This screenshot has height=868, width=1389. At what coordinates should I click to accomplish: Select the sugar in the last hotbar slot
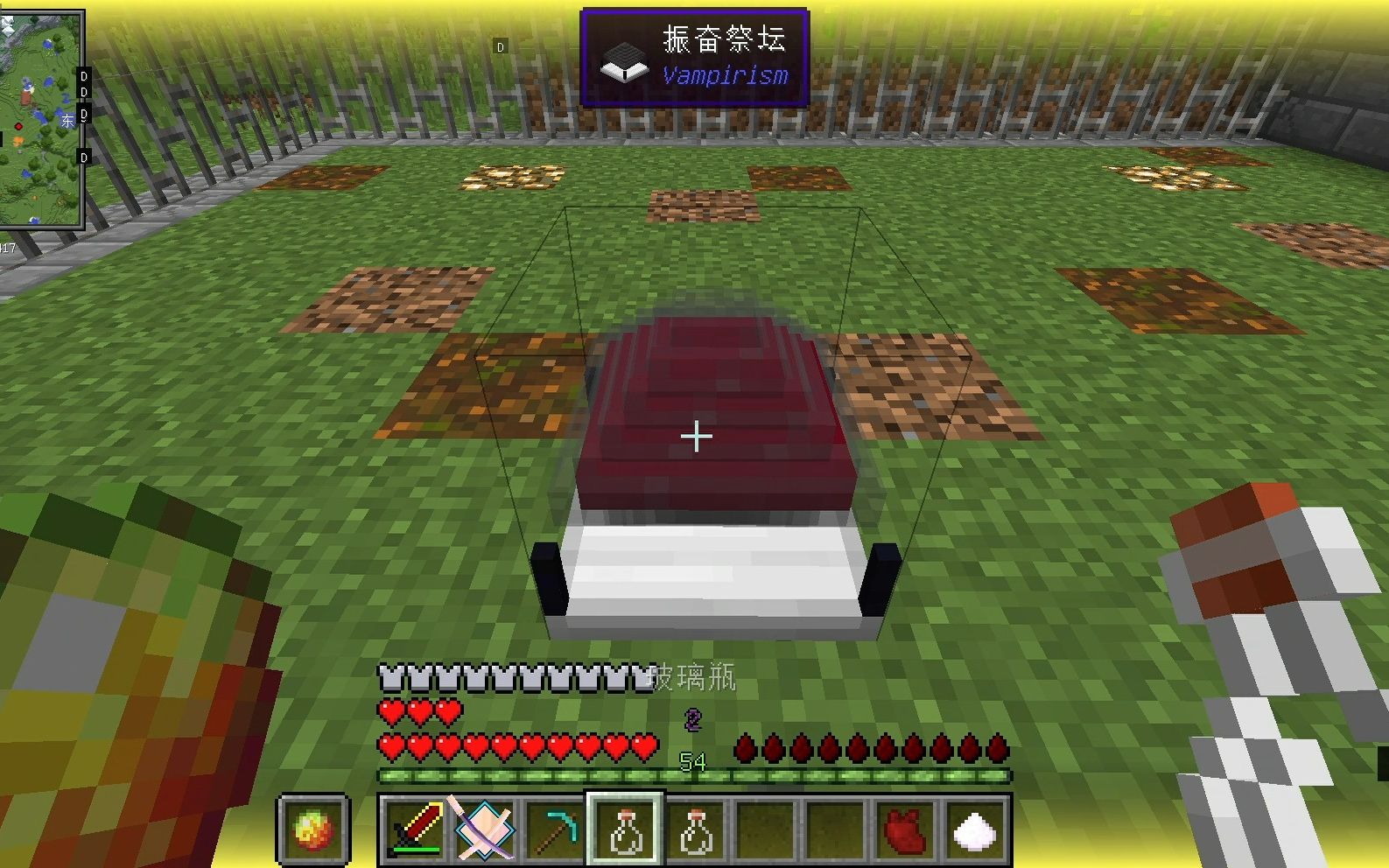coord(974,829)
